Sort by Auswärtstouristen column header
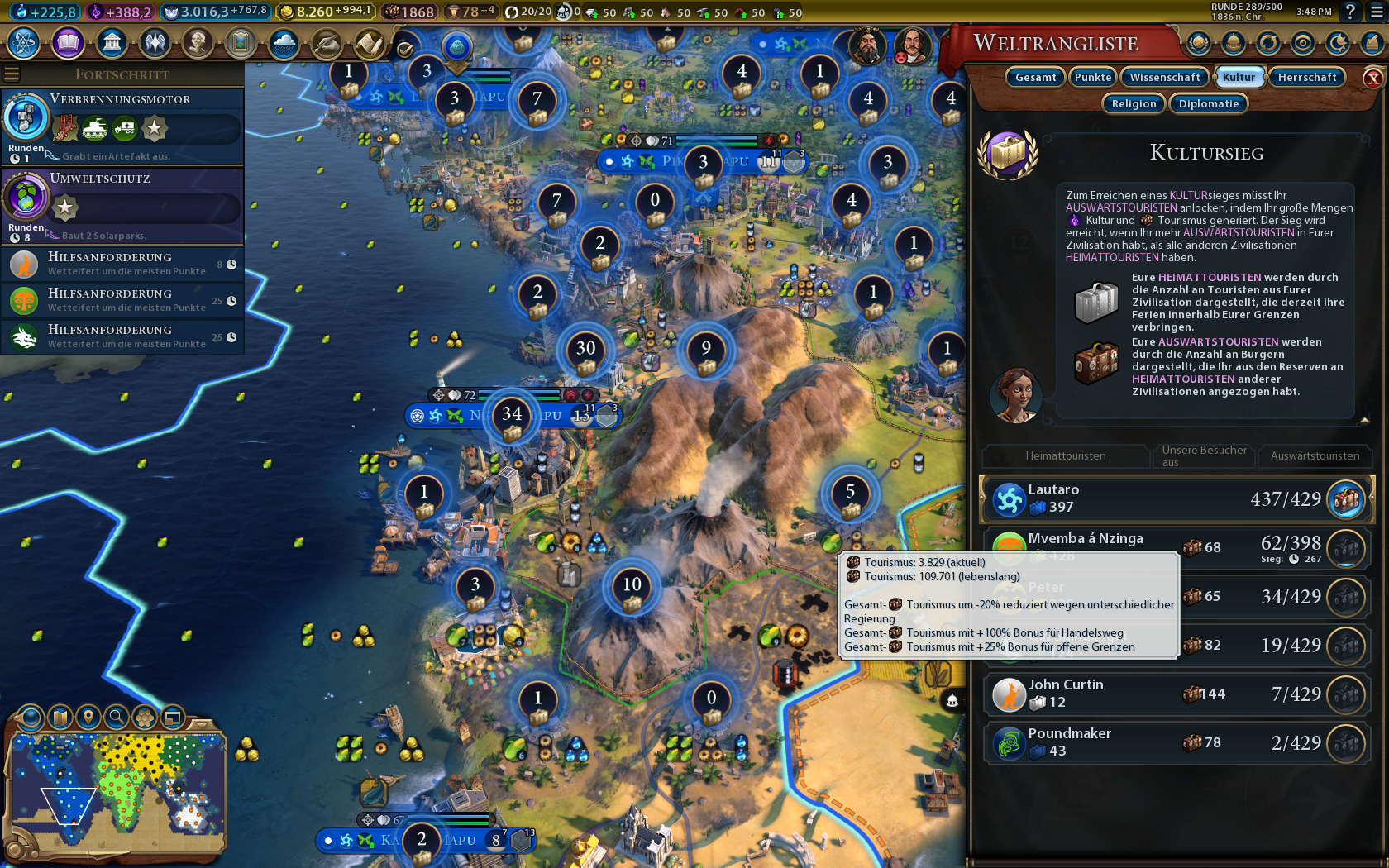The image size is (1389, 868). pyautogui.click(x=1315, y=455)
